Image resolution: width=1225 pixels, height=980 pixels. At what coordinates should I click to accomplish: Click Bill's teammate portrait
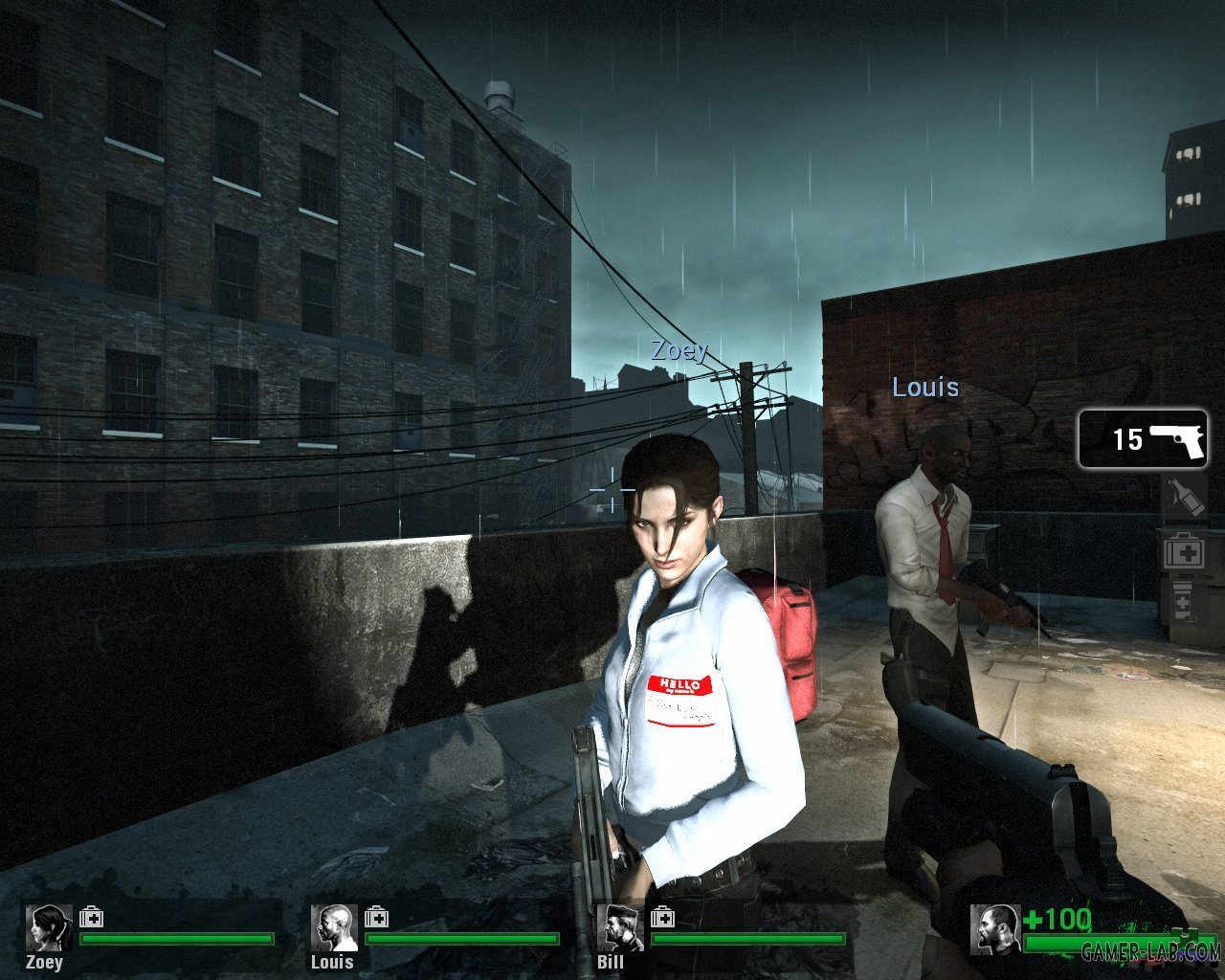click(x=619, y=928)
